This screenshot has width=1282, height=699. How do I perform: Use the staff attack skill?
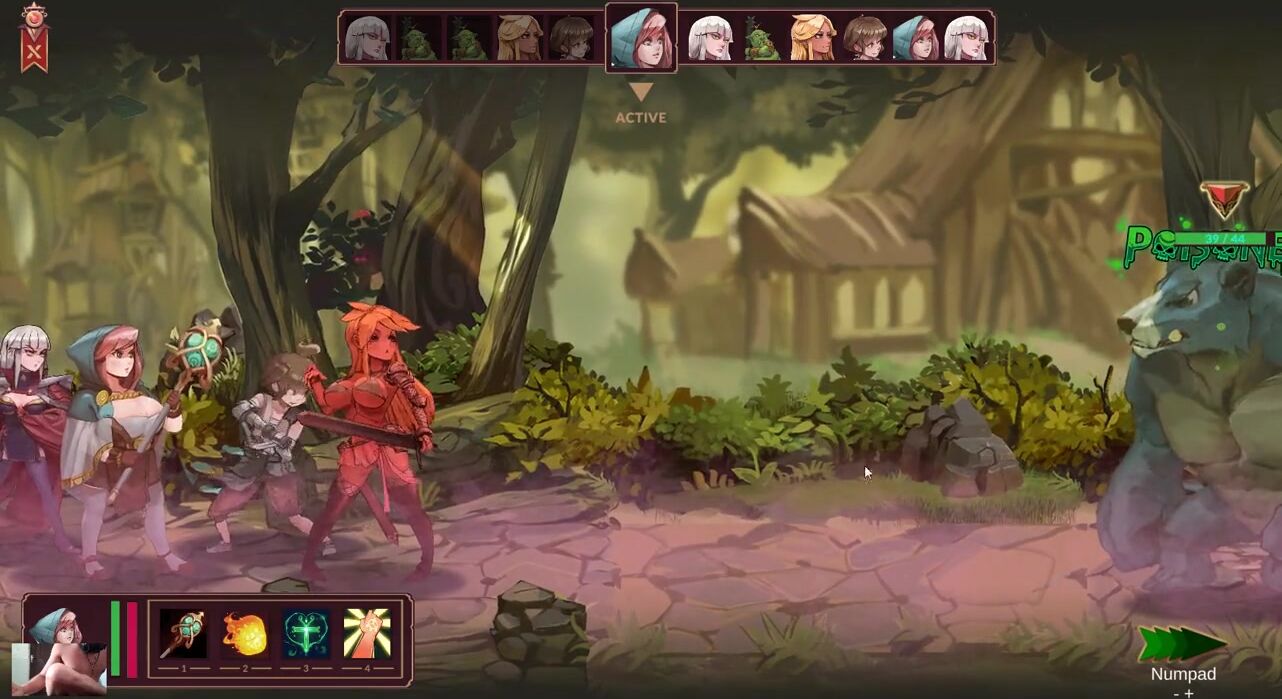pos(183,634)
